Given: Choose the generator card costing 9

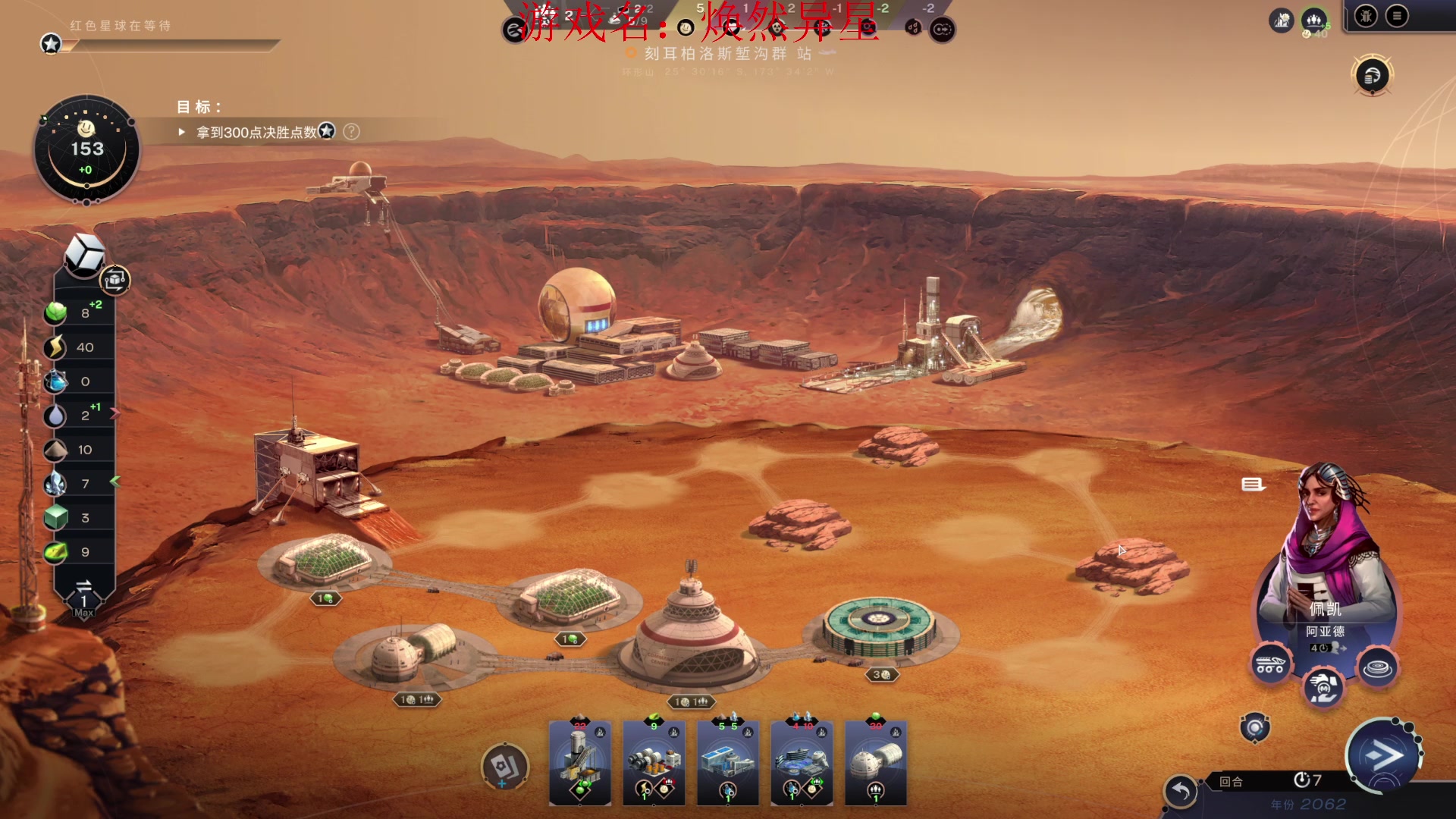Looking at the screenshot, I should coord(654,762).
